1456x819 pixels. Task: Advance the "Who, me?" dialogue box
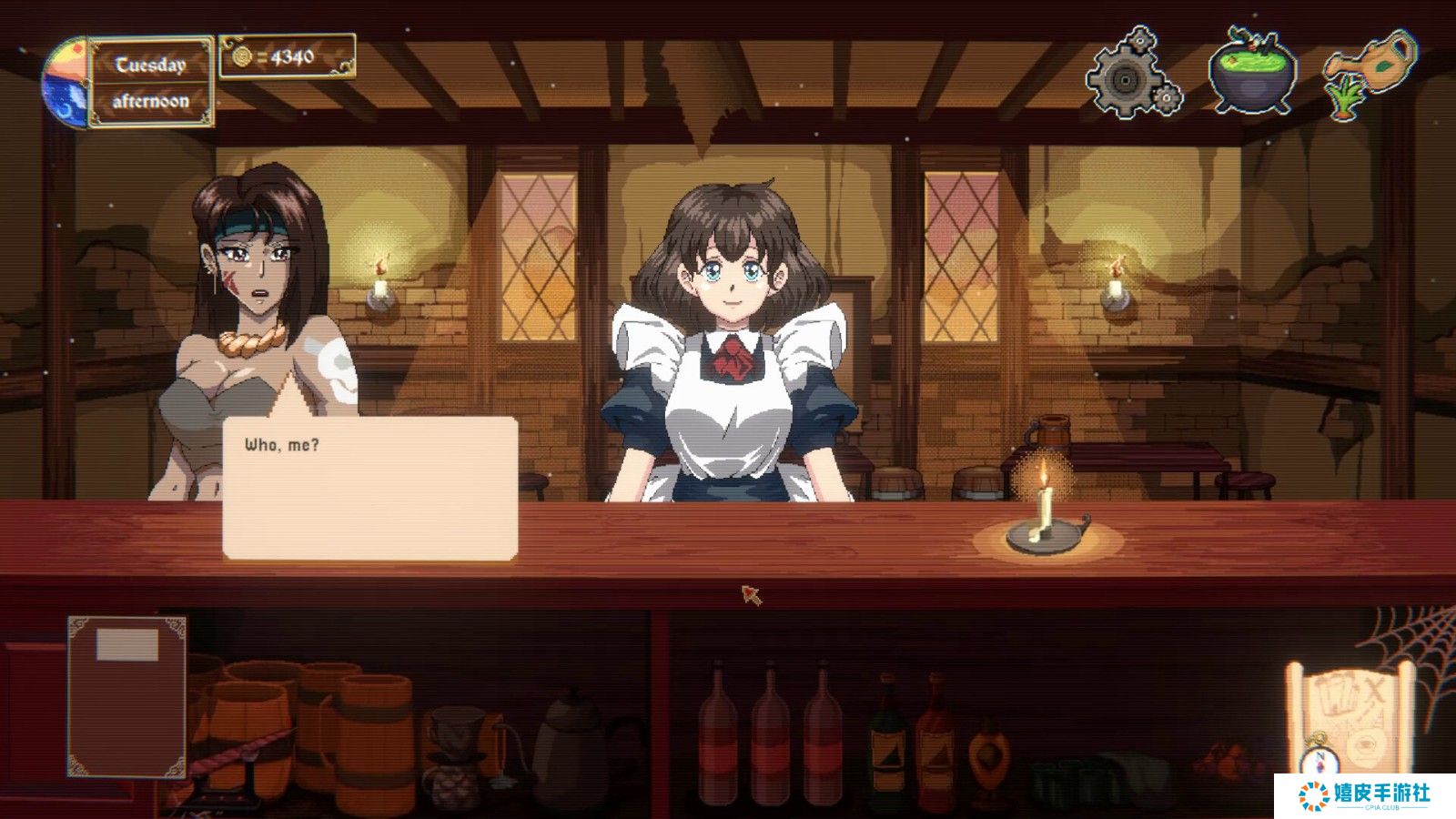[x=370, y=488]
